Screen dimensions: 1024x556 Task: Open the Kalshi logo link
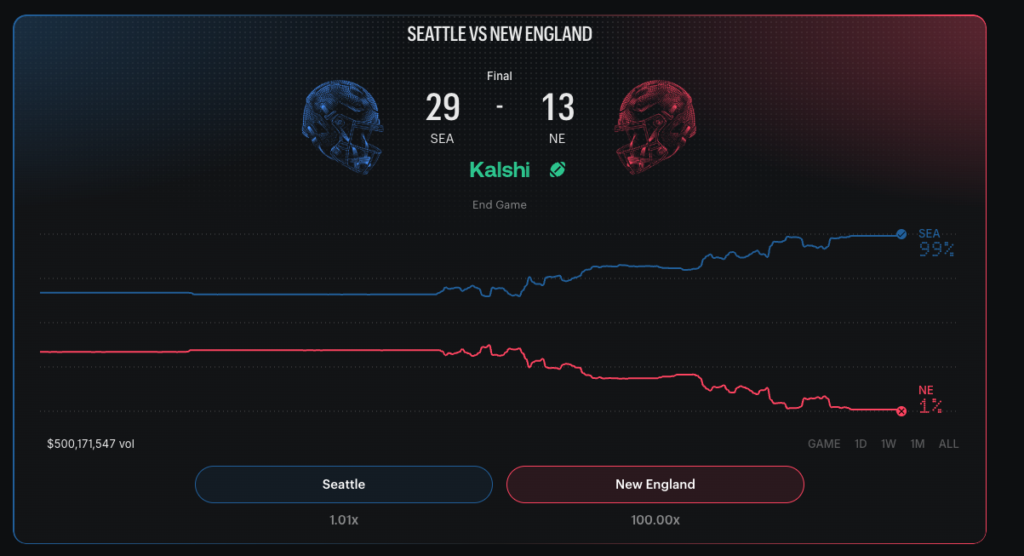click(500, 170)
